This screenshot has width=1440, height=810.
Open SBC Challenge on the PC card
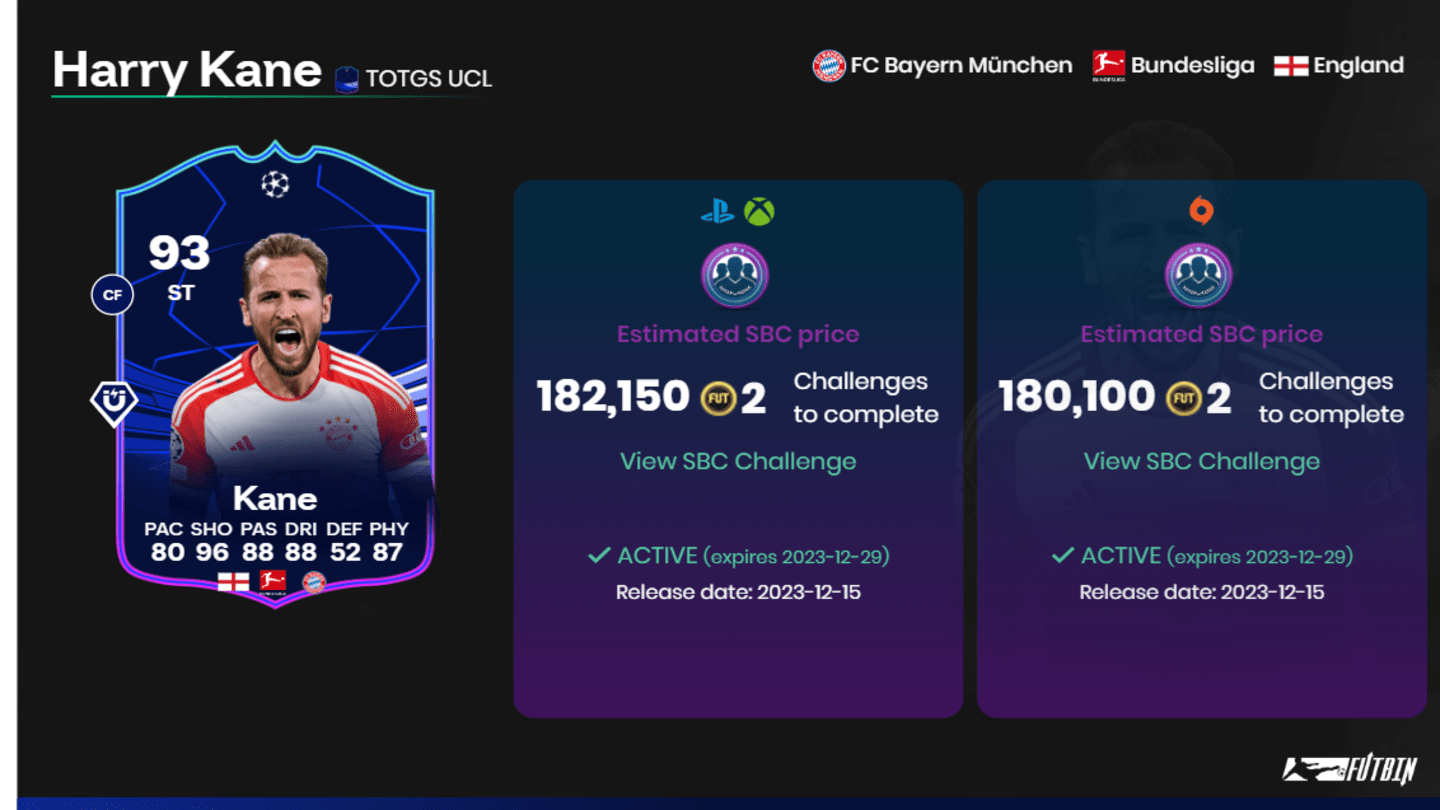[1203, 461]
